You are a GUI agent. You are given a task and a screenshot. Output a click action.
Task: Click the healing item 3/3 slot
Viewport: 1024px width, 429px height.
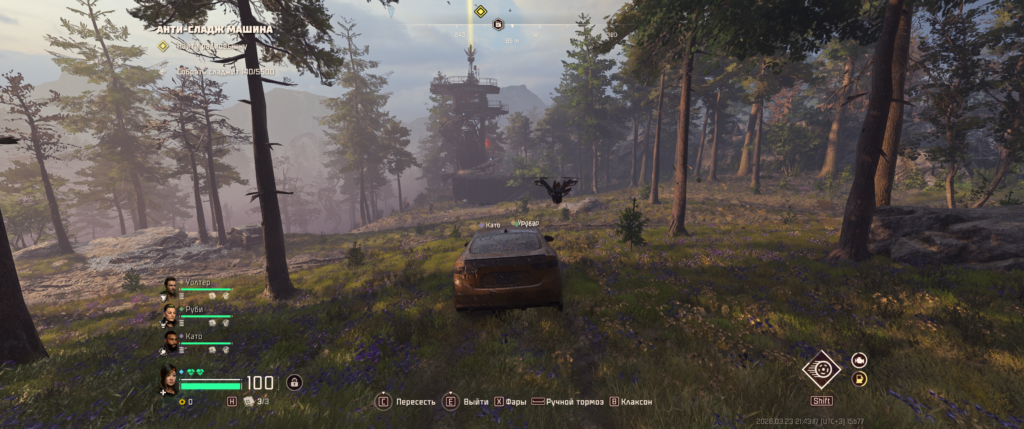249,401
